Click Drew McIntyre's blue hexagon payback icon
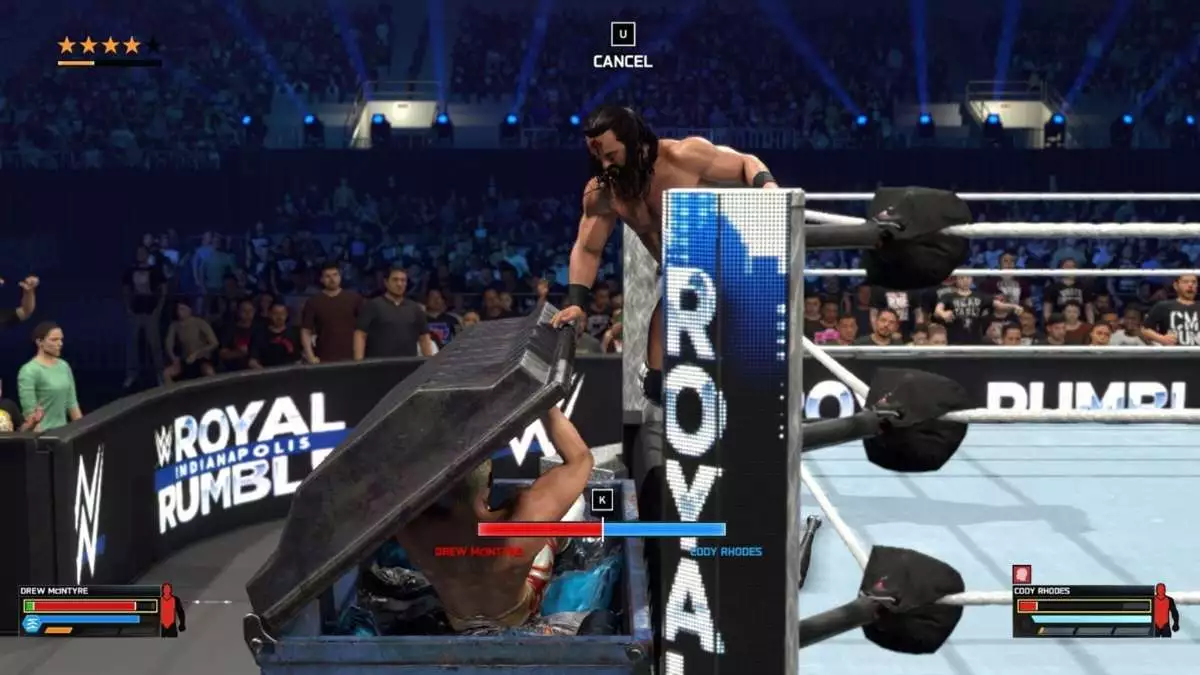 click(x=31, y=622)
